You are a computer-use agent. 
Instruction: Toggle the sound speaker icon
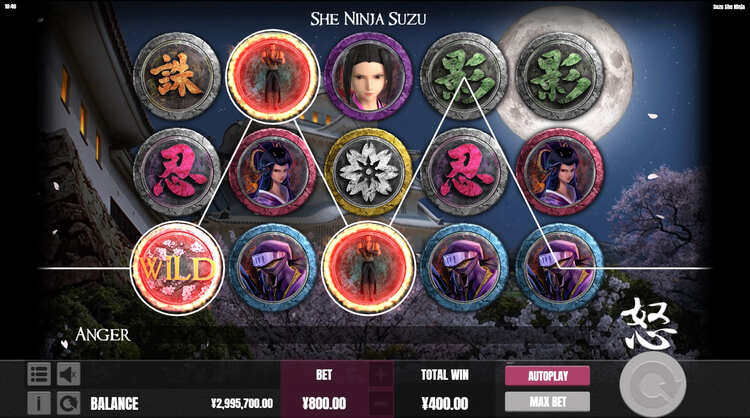tap(68, 375)
